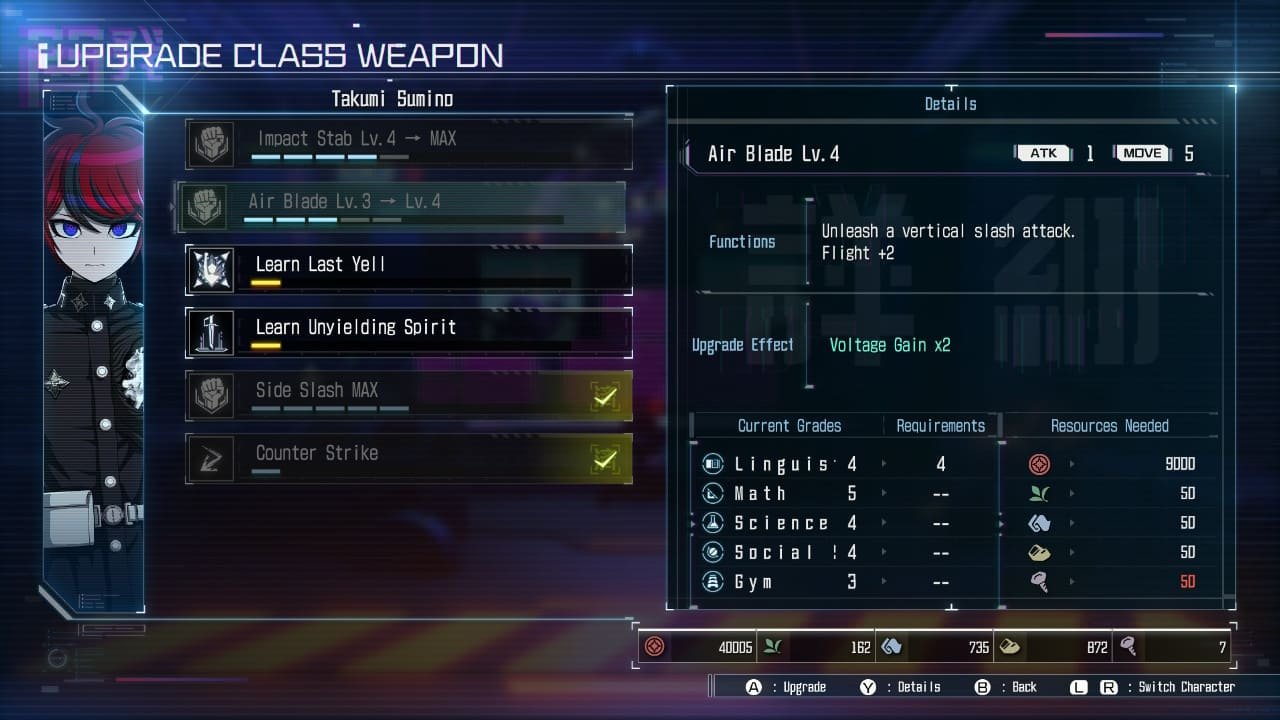The height and width of the screenshot is (720, 1280).
Task: Click the Science flask icon
Action: click(714, 523)
